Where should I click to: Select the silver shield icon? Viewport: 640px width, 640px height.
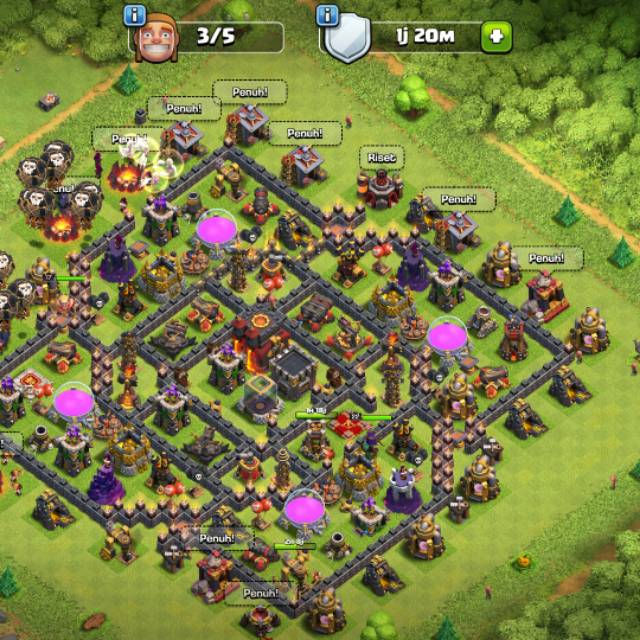click(x=347, y=41)
